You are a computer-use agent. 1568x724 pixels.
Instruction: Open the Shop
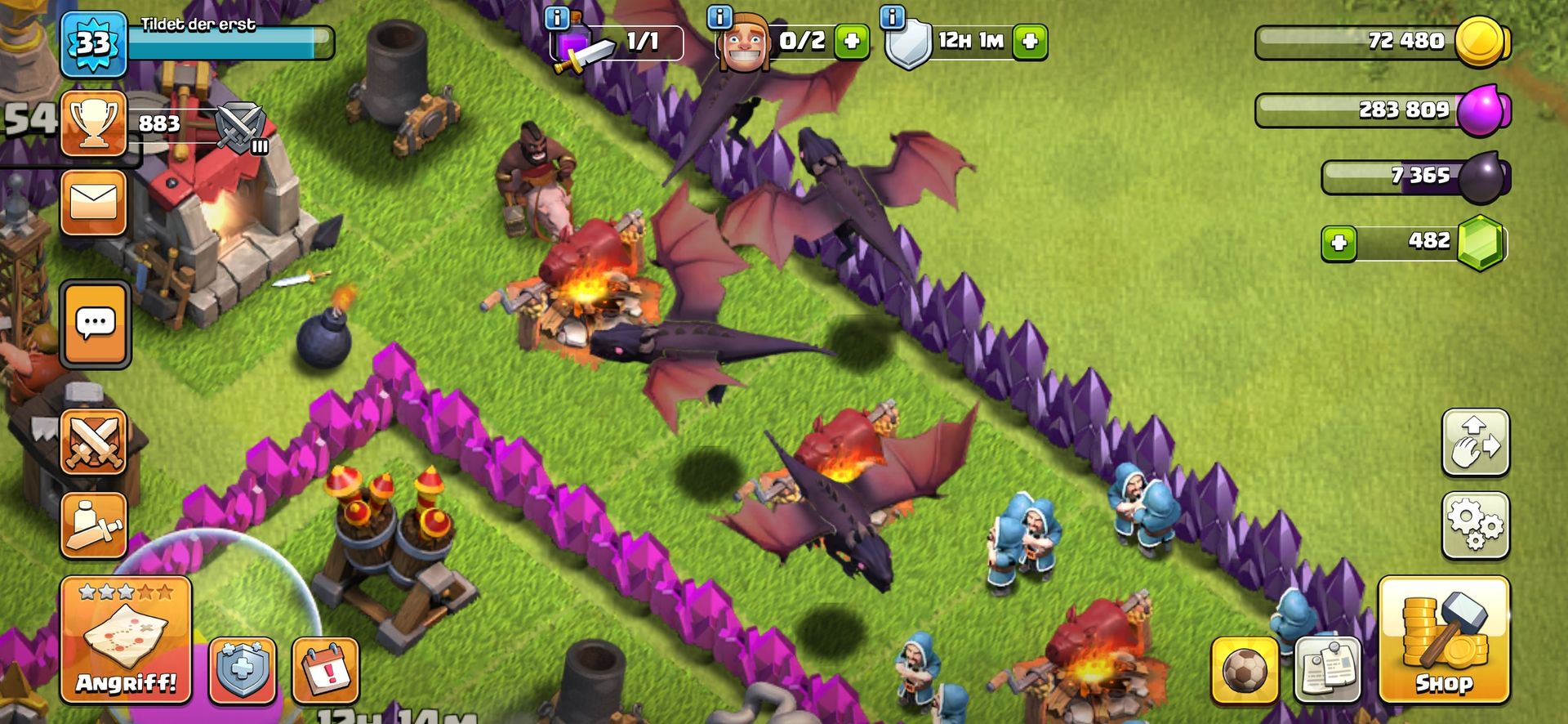pos(1443,639)
